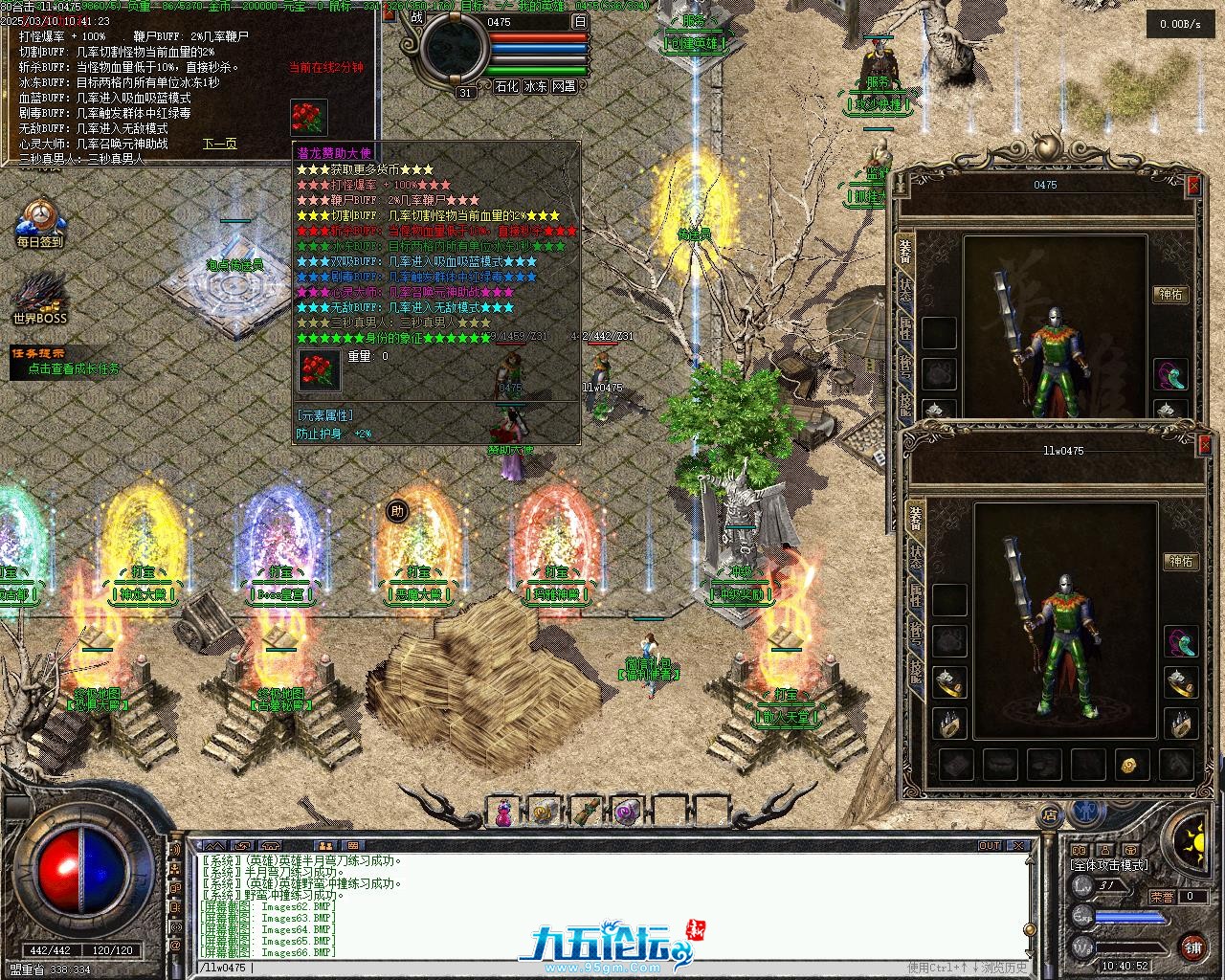
Task: Close the llw0475 equipment window
Action: pyautogui.click(x=1203, y=446)
